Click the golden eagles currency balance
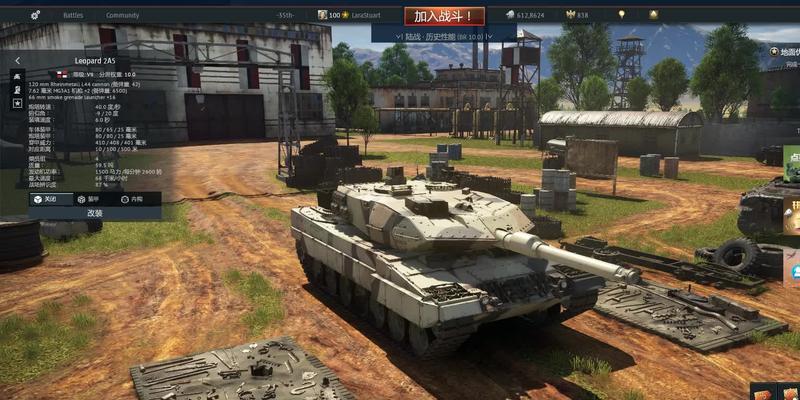The width and height of the screenshot is (800, 400). (577, 16)
